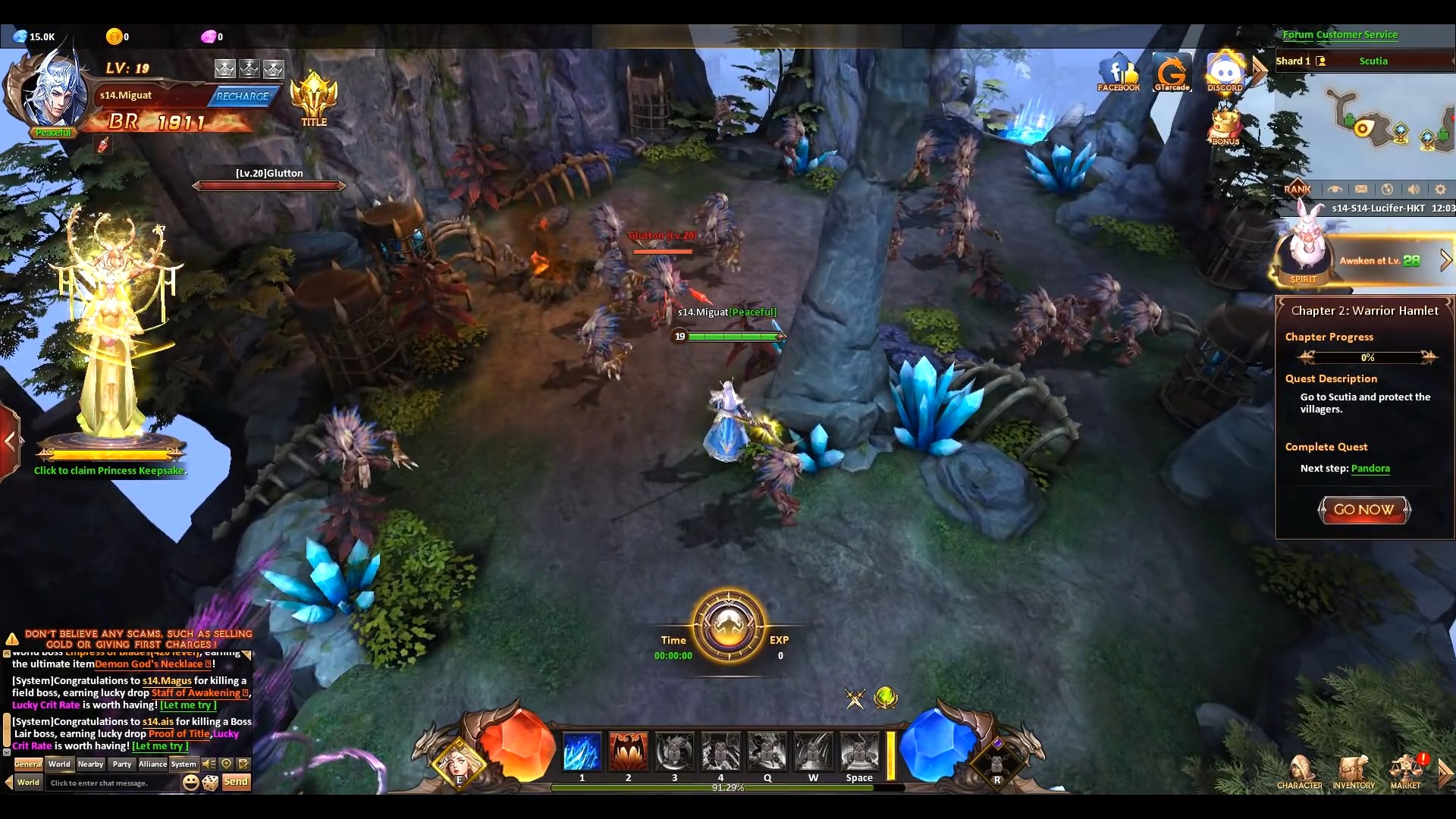
Task: Click to enter a chat message
Action: pos(114,783)
